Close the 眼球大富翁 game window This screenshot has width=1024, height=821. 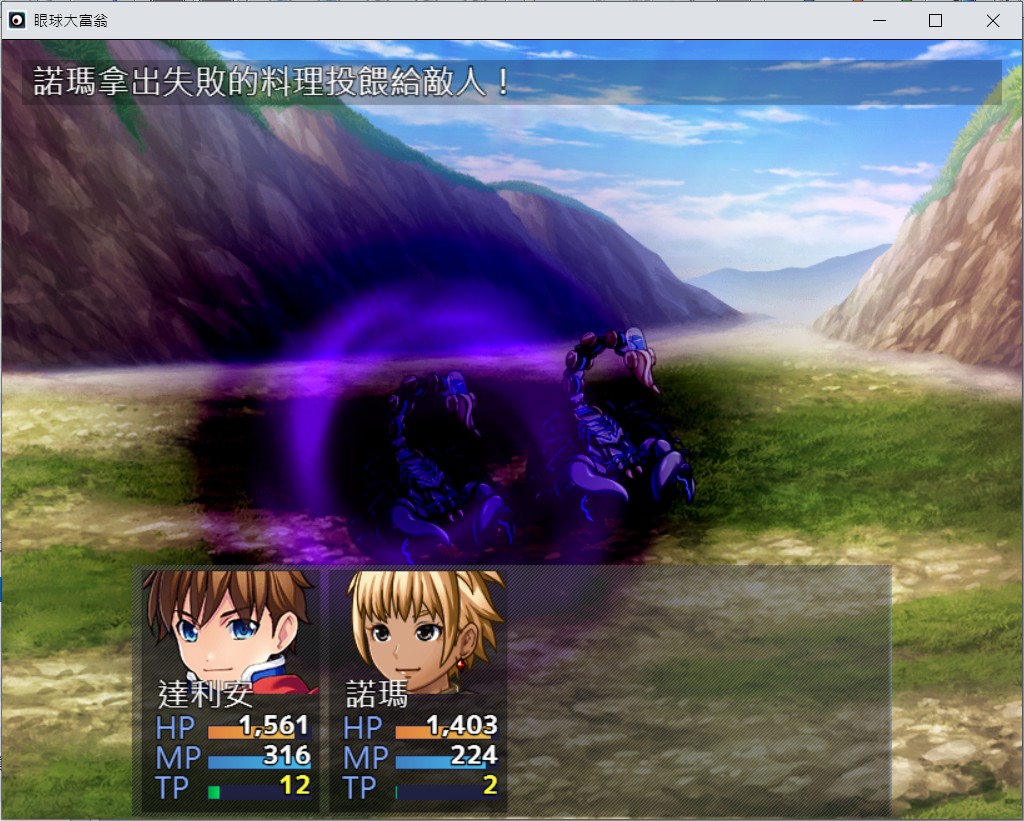coord(992,20)
